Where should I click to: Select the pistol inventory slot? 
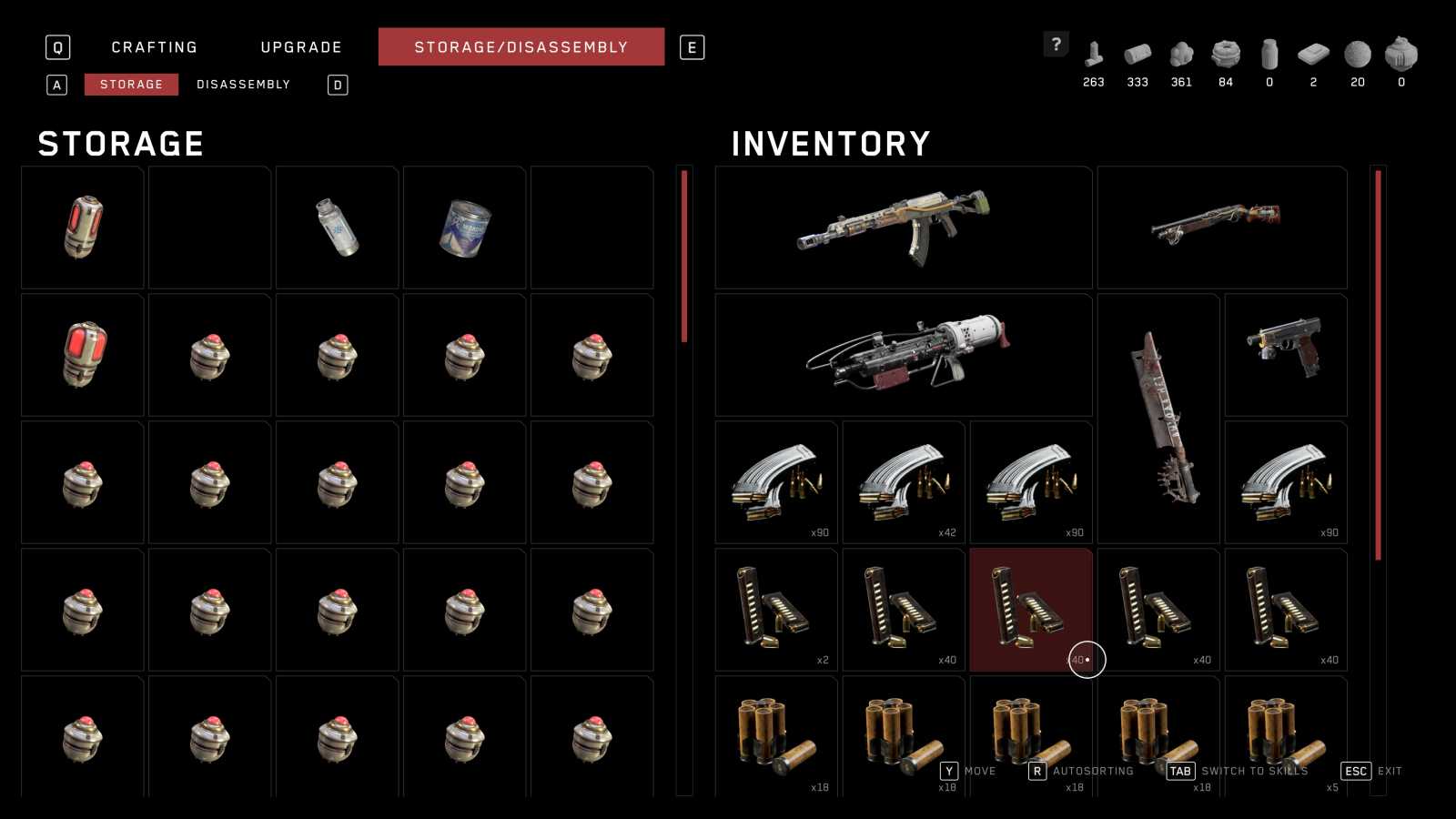(1285, 355)
